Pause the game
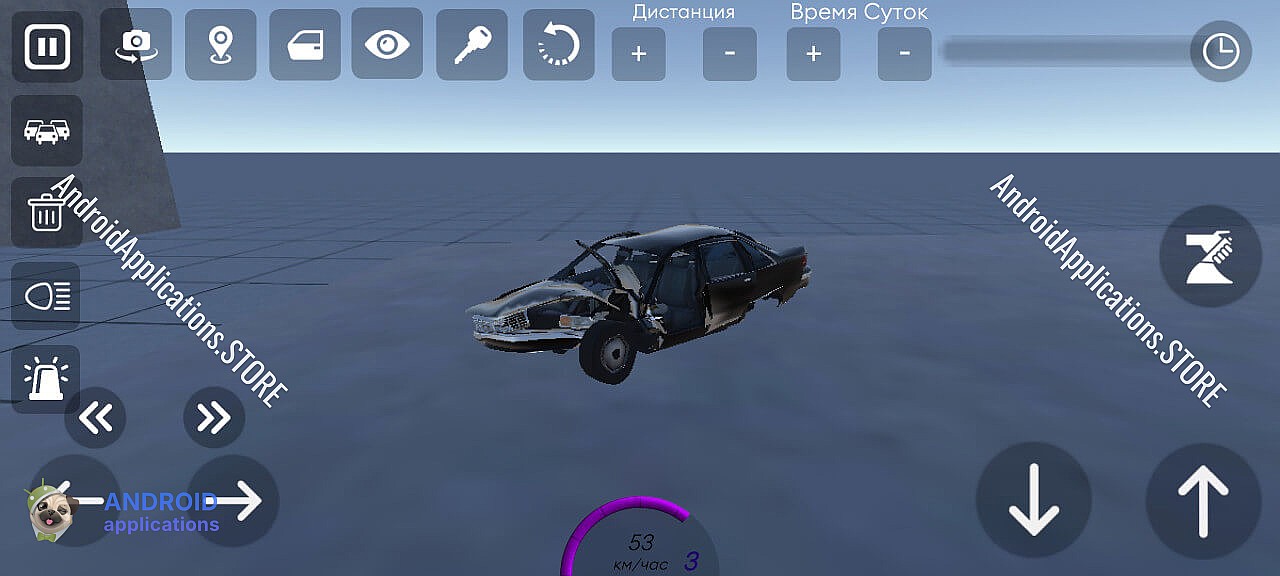Viewport: 1280px width, 576px height. (x=47, y=47)
